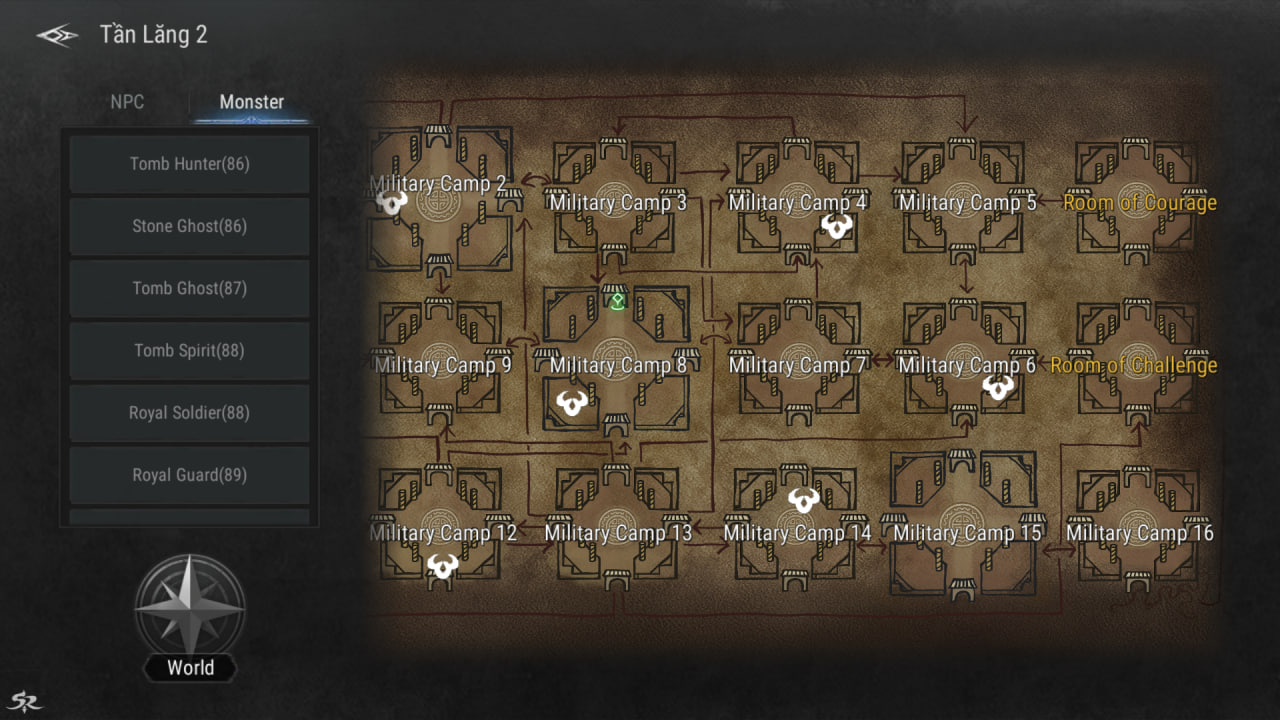The width and height of the screenshot is (1280, 720).
Task: Click the back arrow beside Tần Lăng 2
Action: click(x=57, y=36)
